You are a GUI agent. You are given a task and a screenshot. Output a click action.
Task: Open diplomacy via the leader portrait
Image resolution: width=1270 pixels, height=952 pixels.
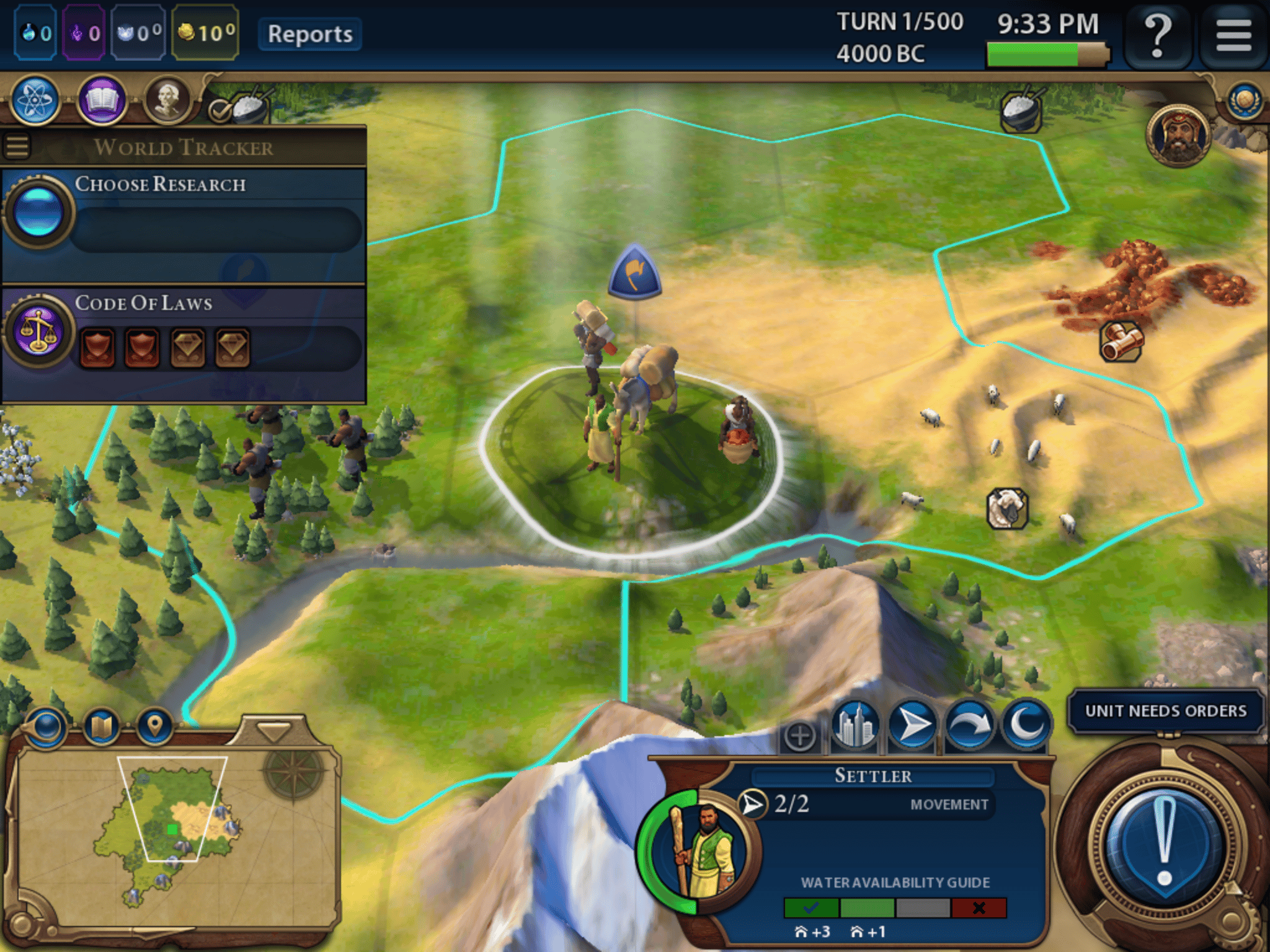point(1176,136)
